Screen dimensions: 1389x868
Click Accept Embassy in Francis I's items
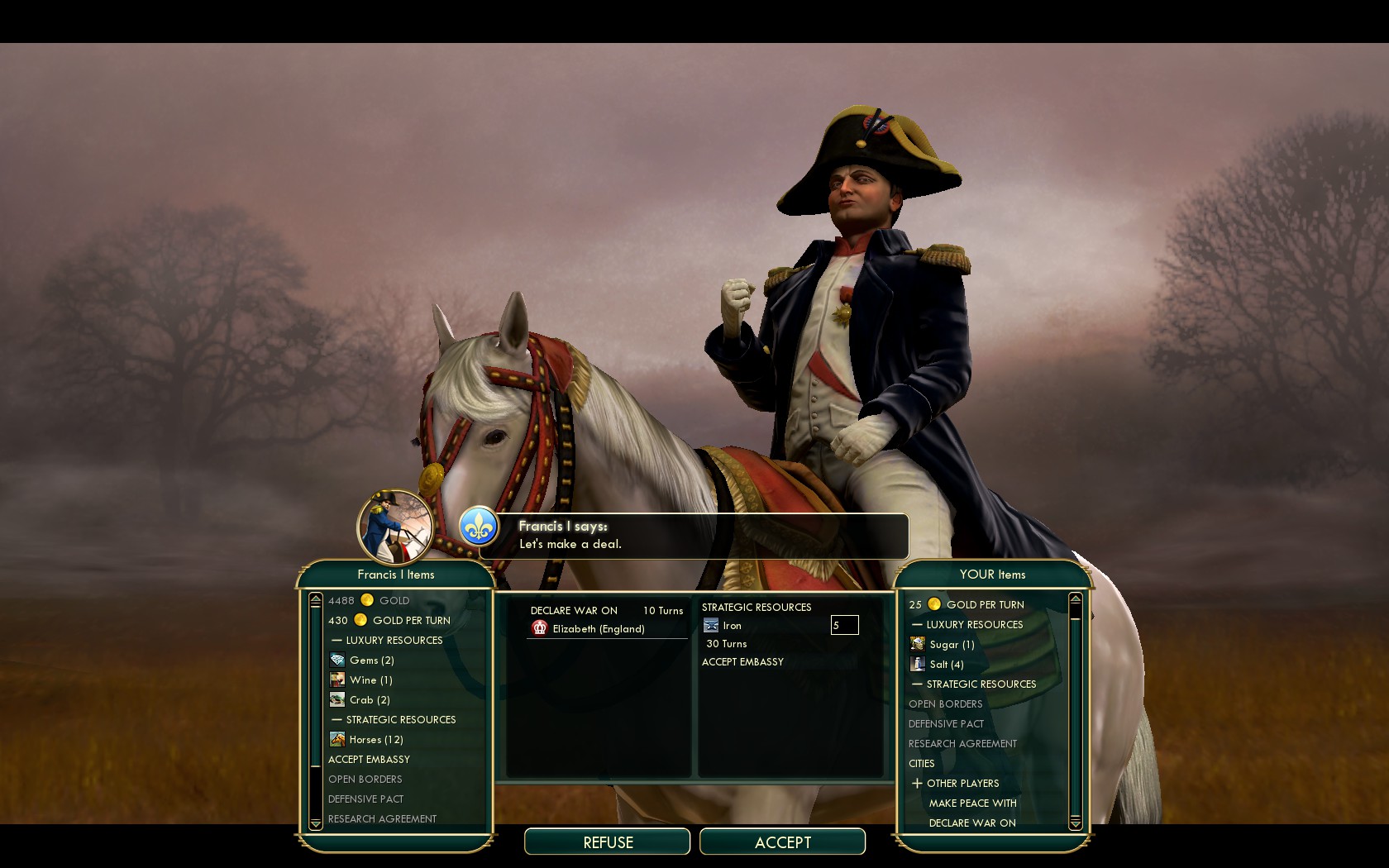pyautogui.click(x=369, y=759)
